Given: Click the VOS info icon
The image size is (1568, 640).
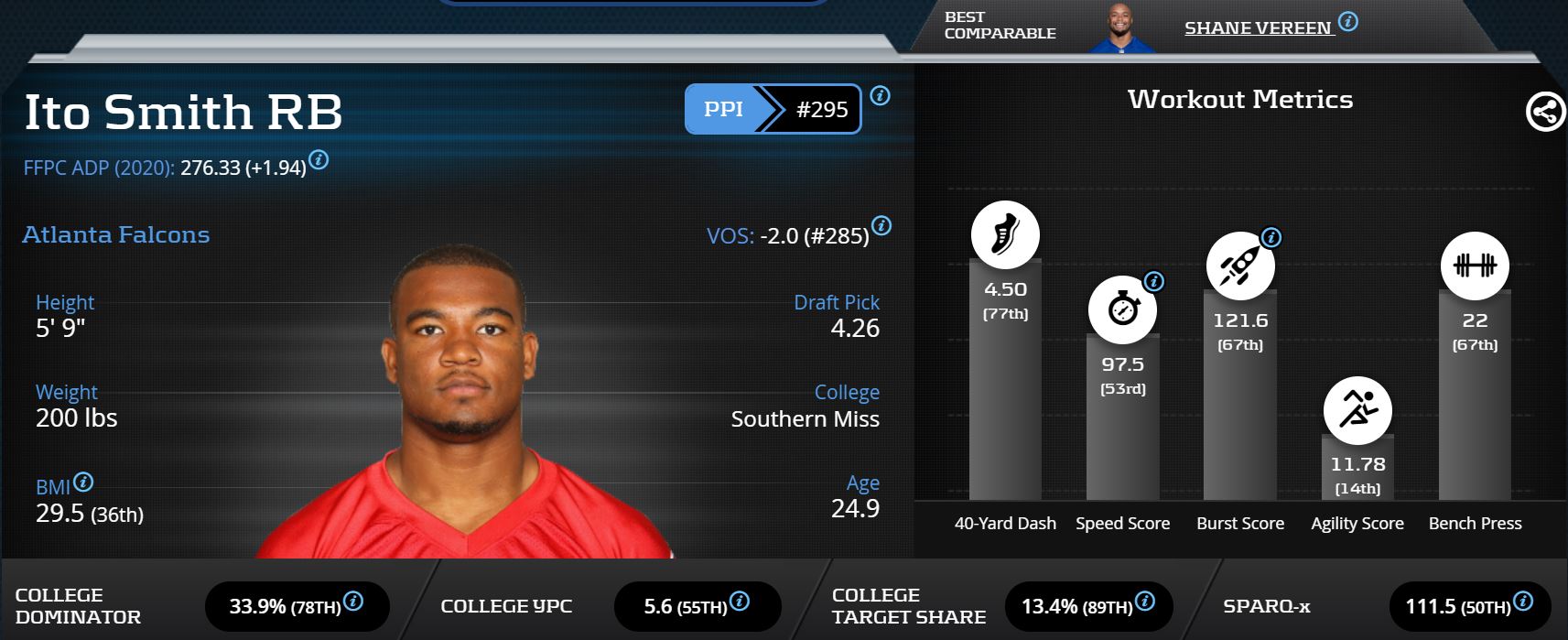Looking at the screenshot, I should tap(881, 225).
